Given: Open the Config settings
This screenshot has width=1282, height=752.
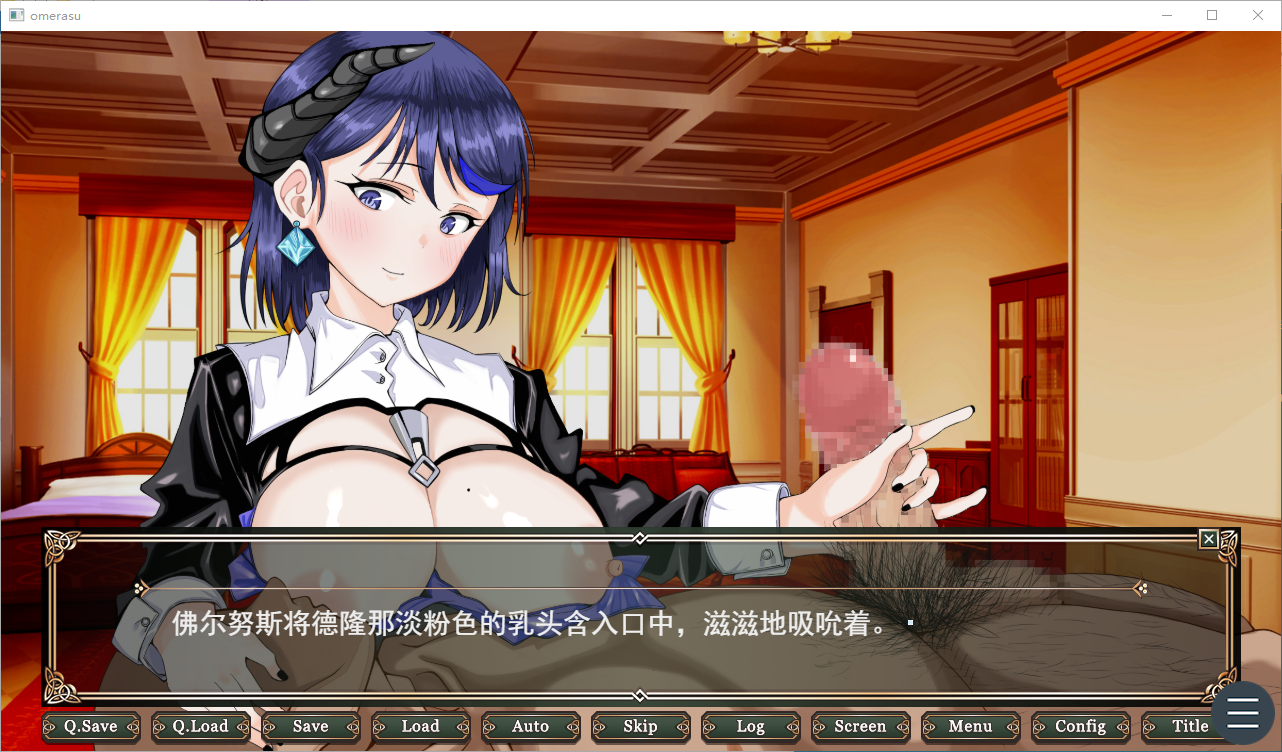Looking at the screenshot, I should coord(1080,727).
